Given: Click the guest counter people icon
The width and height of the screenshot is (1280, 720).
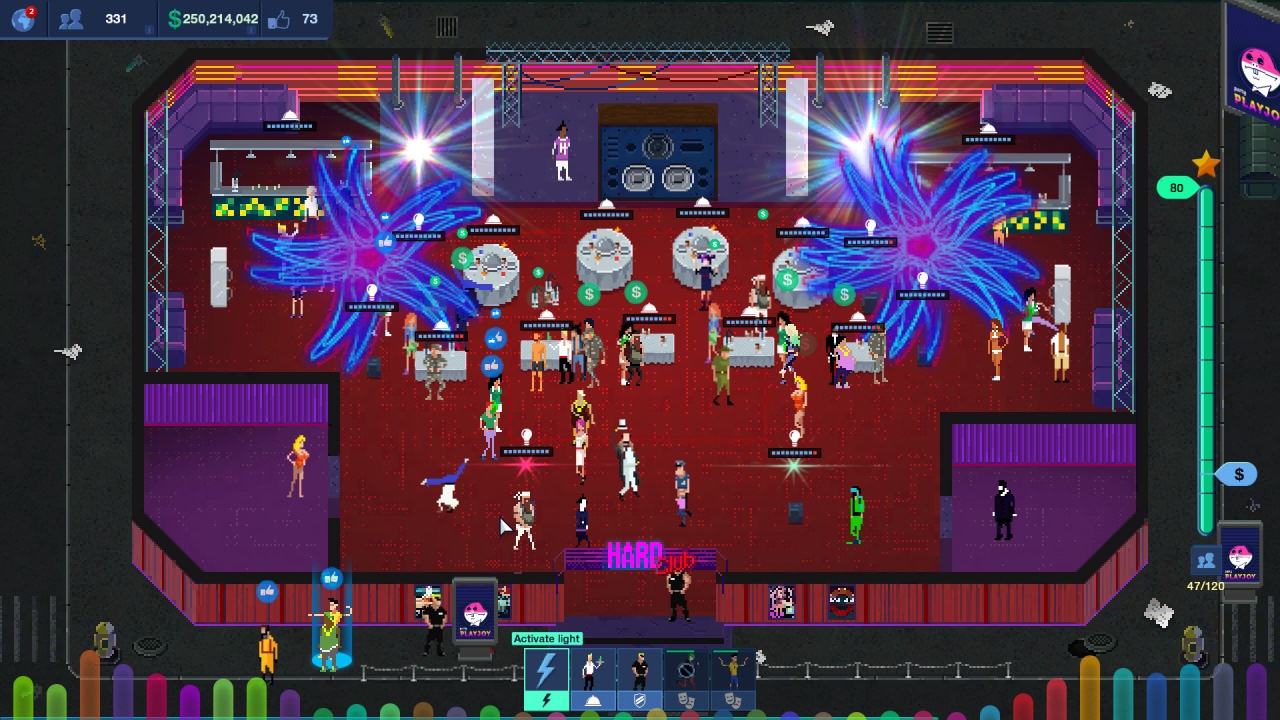Looking at the screenshot, I should (x=70, y=17).
